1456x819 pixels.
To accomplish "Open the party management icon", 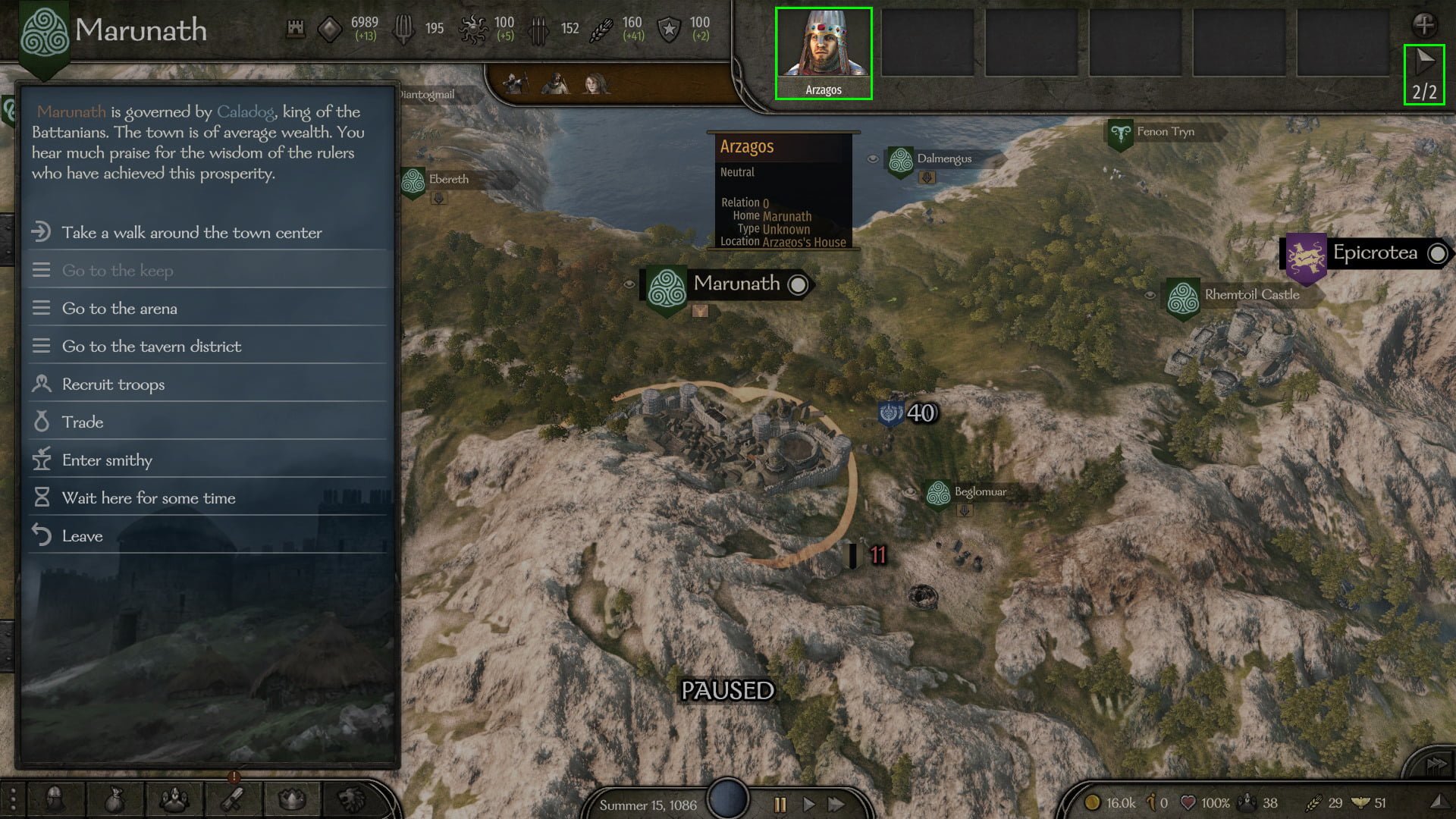I will point(174,800).
